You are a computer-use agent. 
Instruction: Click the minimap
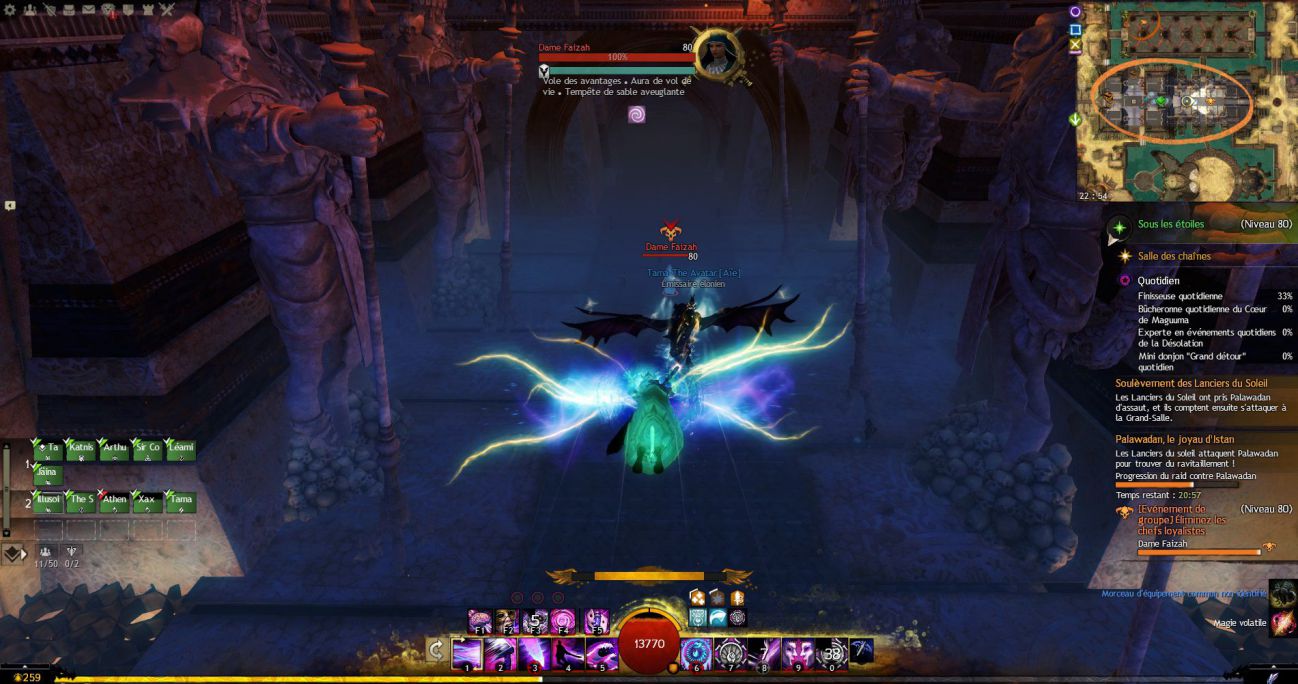click(1180, 101)
